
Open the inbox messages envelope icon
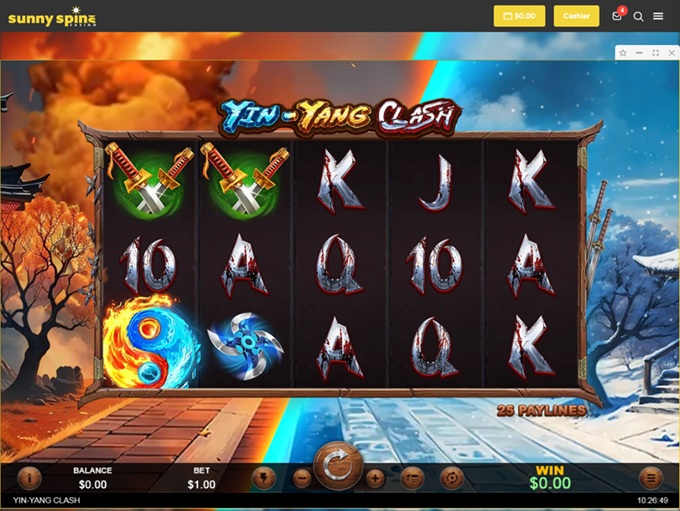click(618, 16)
